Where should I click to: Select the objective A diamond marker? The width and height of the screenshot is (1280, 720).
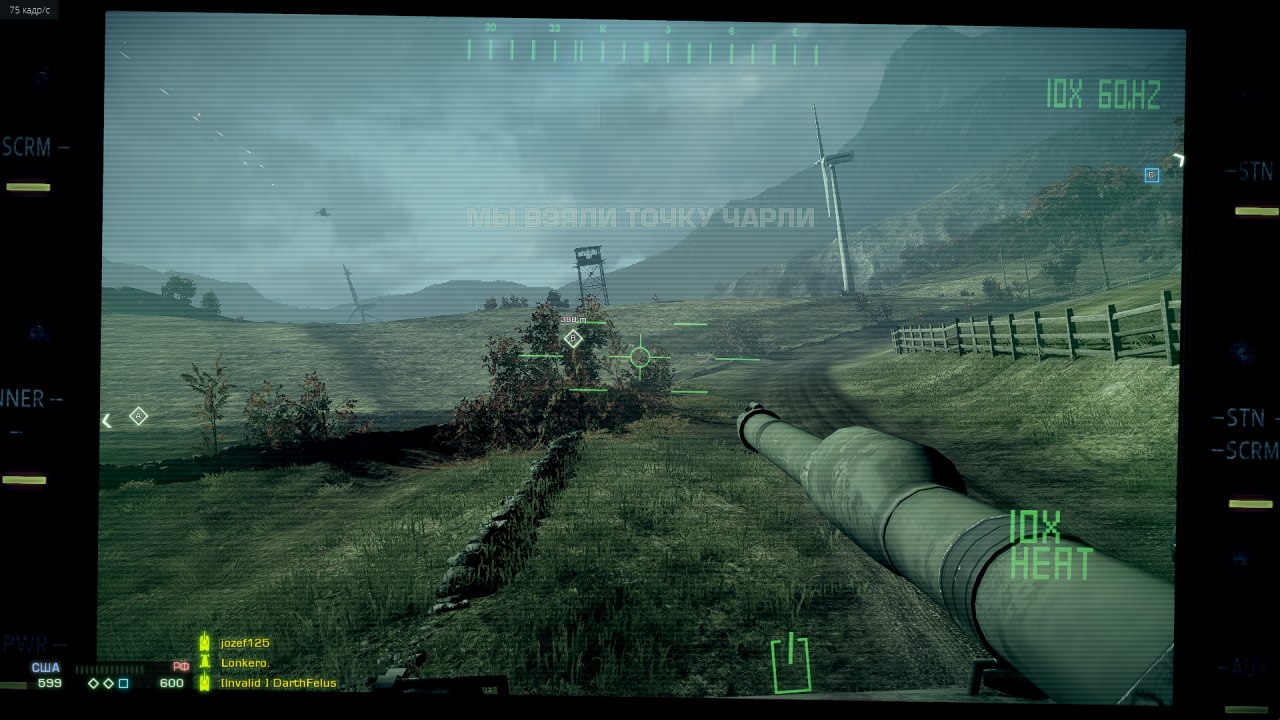tap(139, 416)
